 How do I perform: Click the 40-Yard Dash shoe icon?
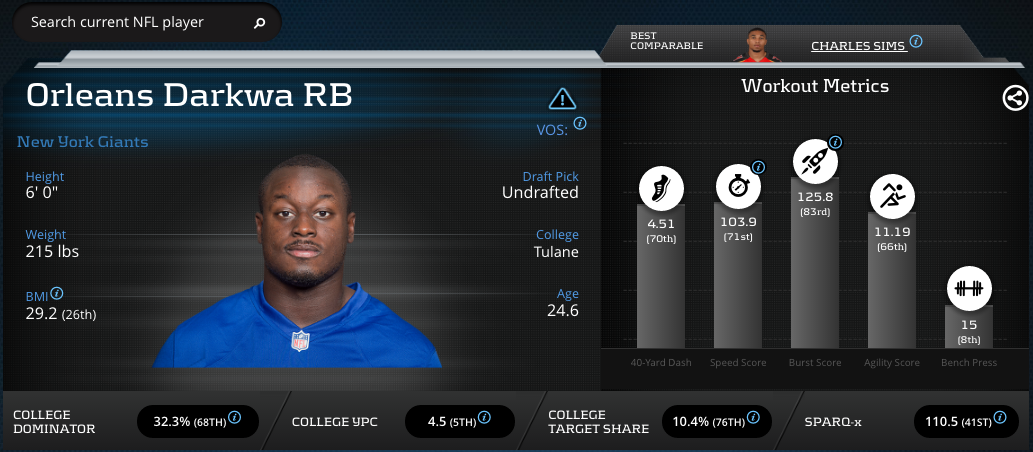point(661,187)
